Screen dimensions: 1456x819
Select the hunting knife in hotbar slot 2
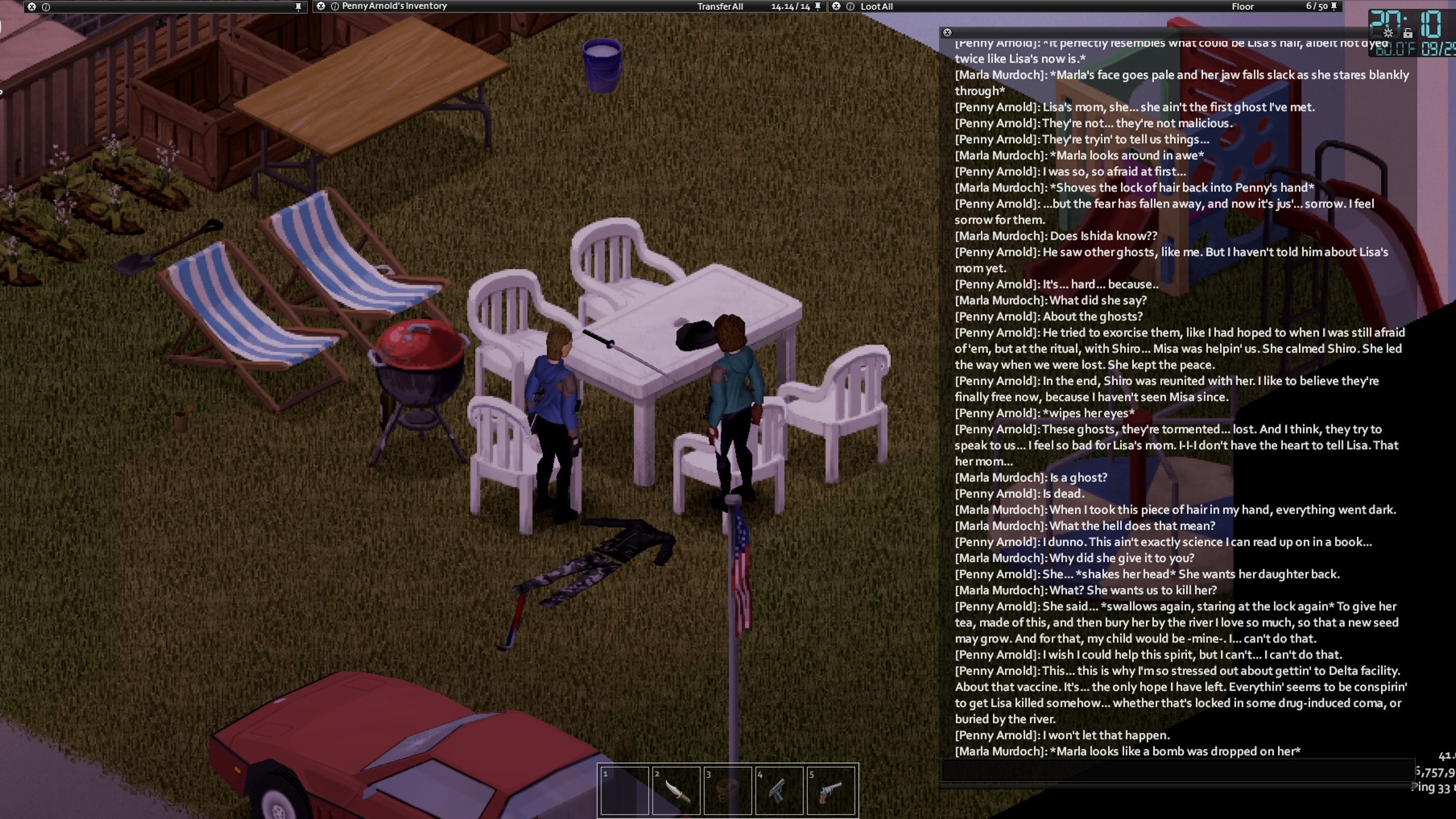coord(676,790)
